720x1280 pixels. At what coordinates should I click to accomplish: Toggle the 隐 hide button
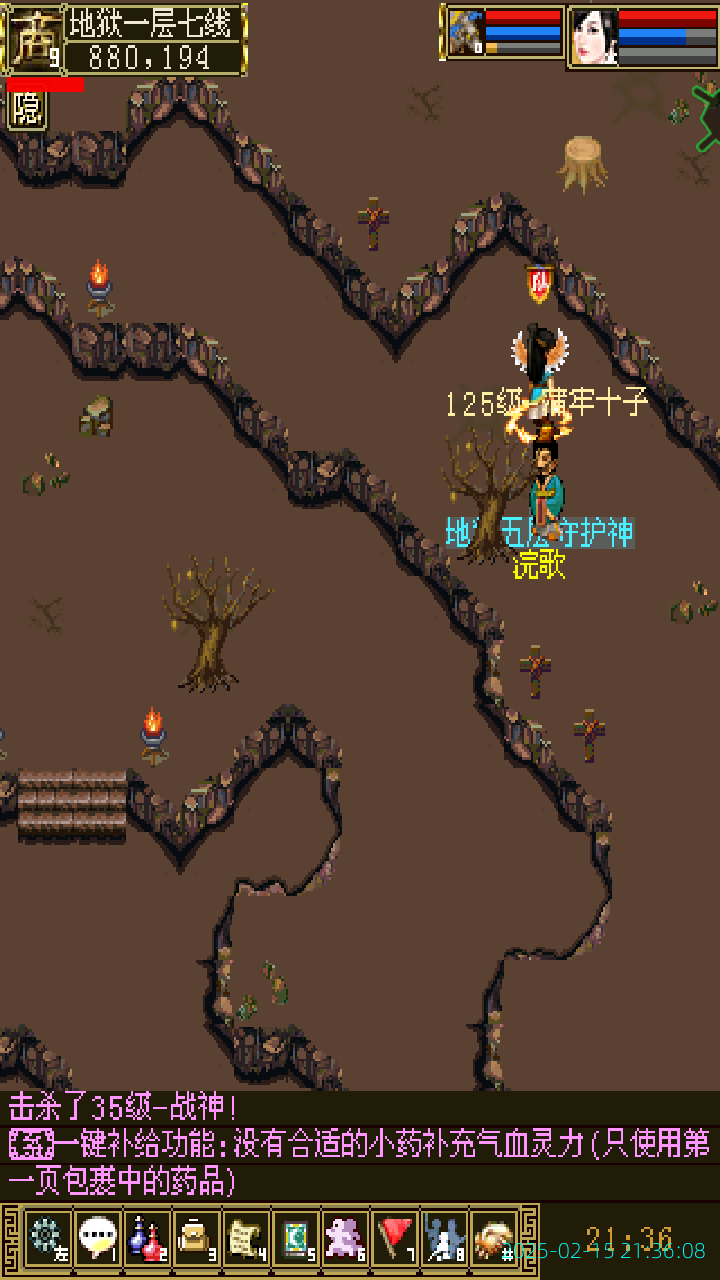[27, 110]
